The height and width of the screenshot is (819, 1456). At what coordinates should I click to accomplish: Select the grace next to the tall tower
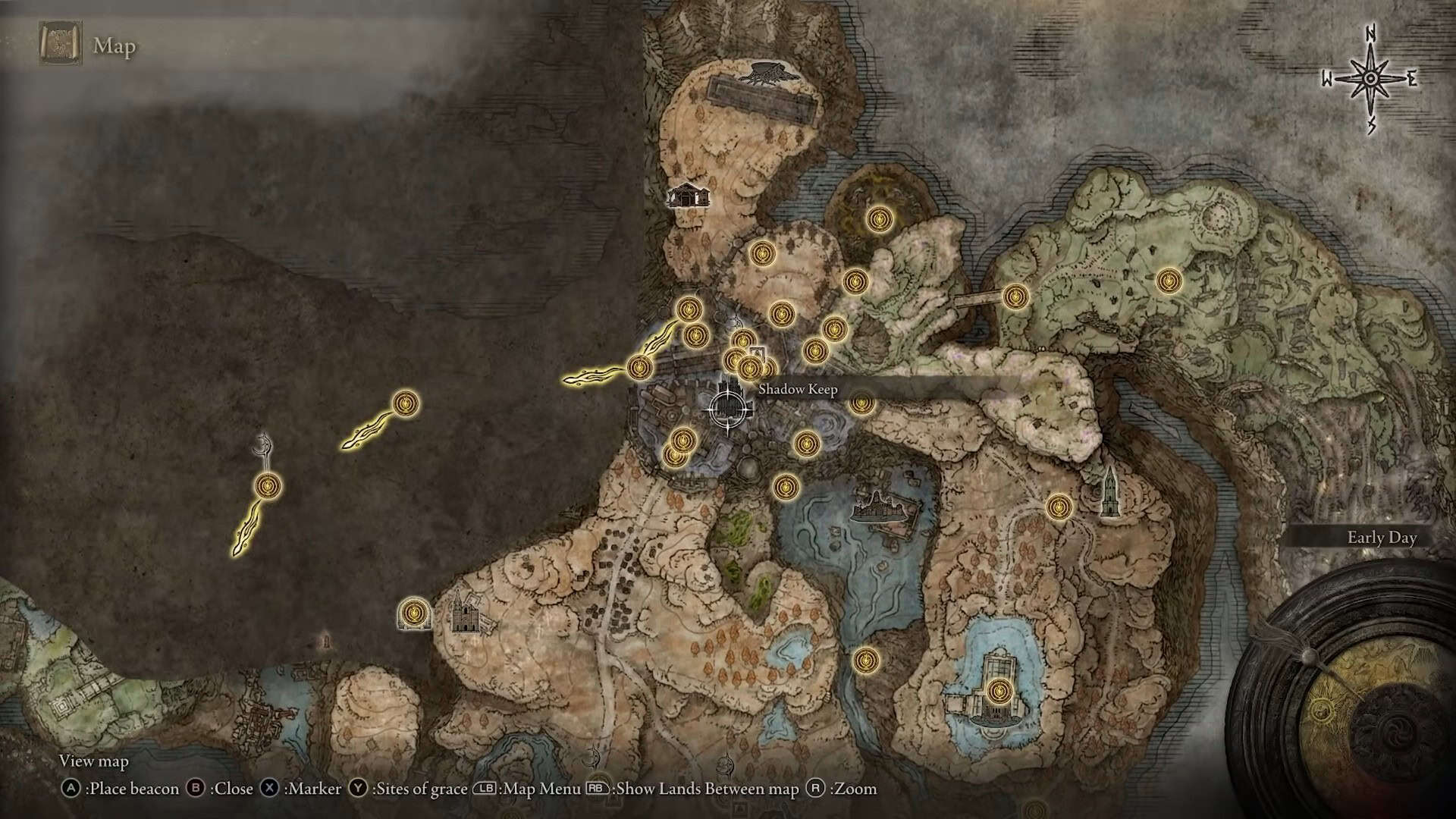[x=1059, y=506]
